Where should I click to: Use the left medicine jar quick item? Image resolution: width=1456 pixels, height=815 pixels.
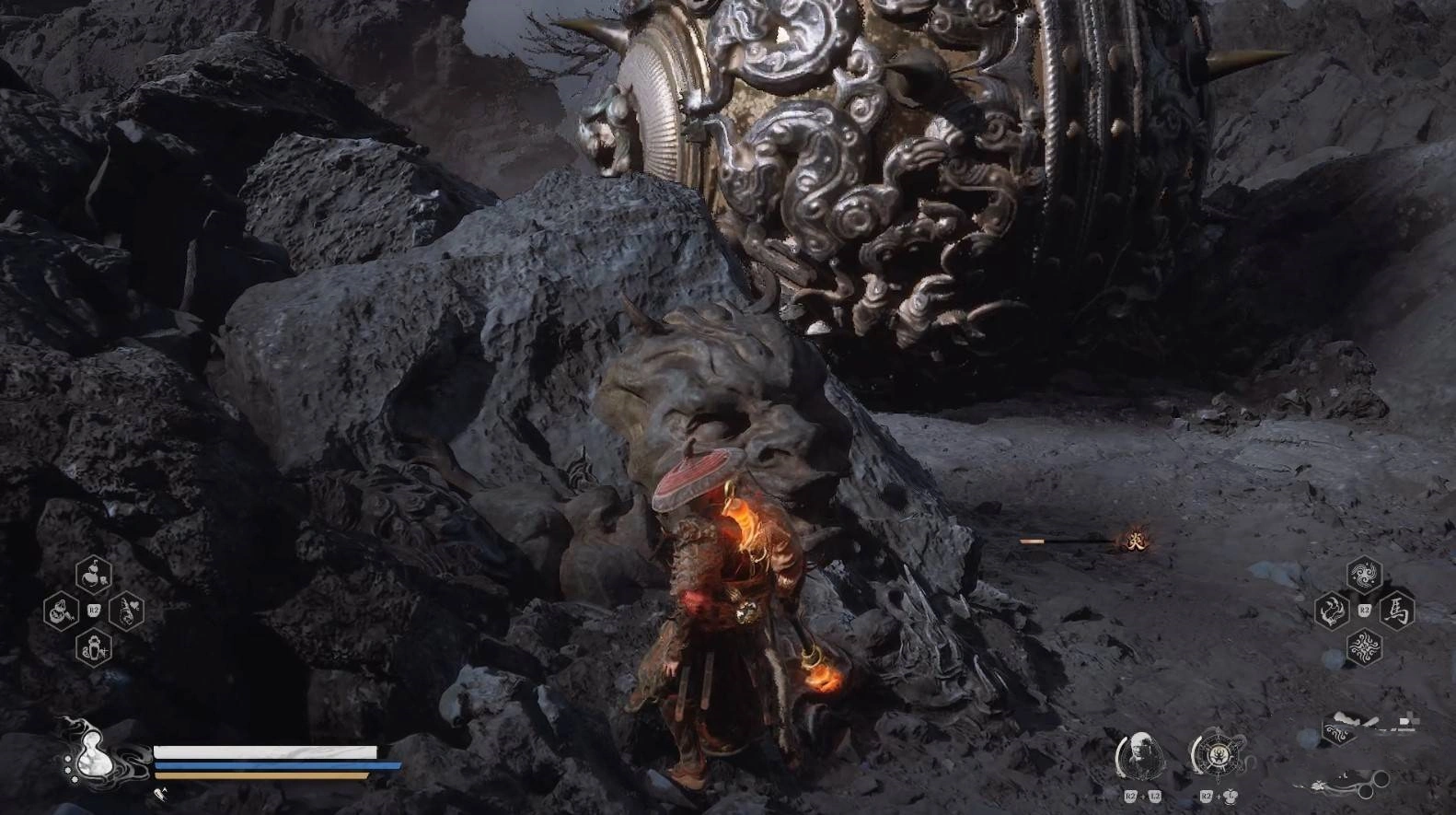pyautogui.click(x=61, y=611)
